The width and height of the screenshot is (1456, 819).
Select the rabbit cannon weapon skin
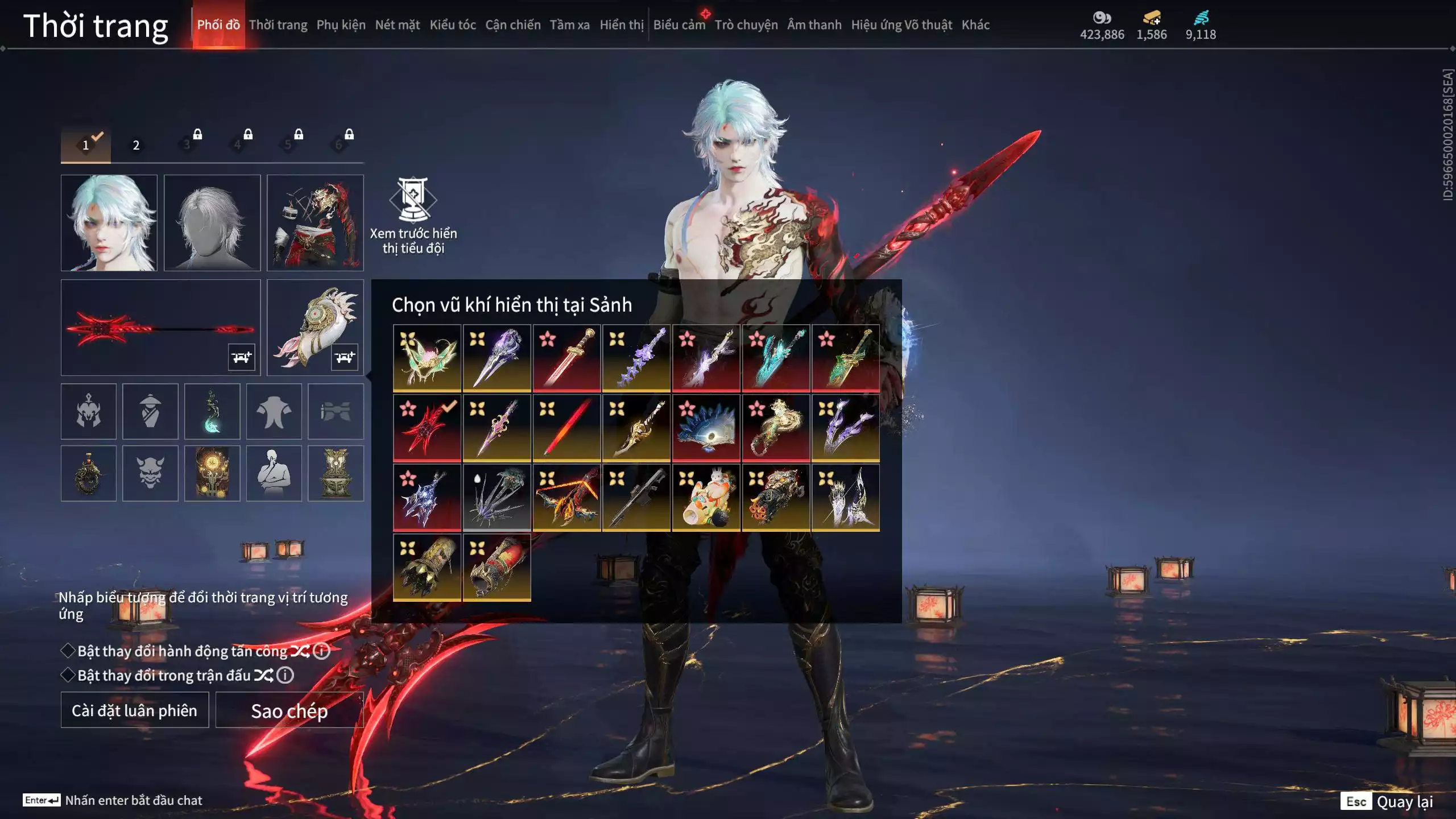point(706,498)
